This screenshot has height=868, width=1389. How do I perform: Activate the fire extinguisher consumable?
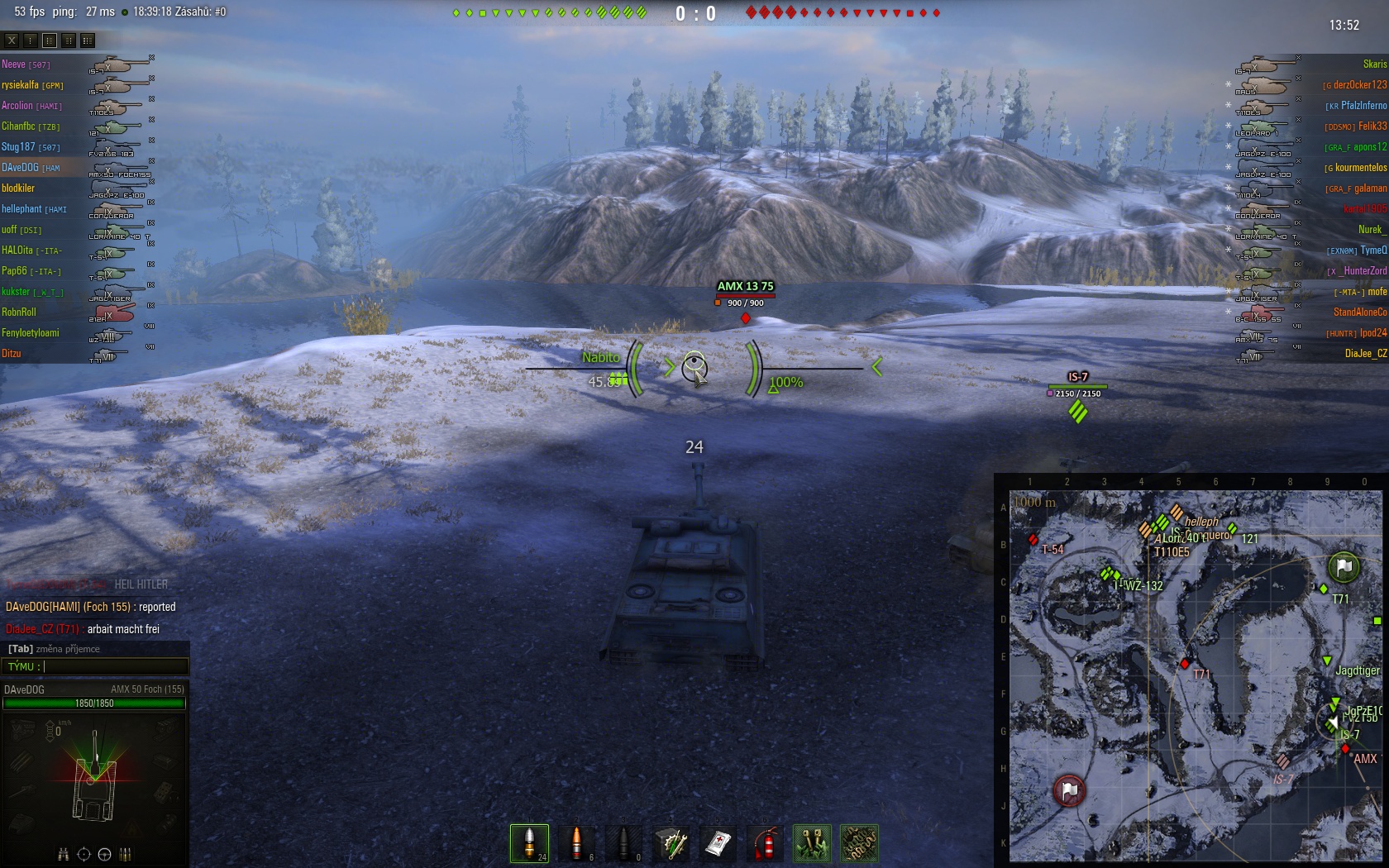point(766,843)
